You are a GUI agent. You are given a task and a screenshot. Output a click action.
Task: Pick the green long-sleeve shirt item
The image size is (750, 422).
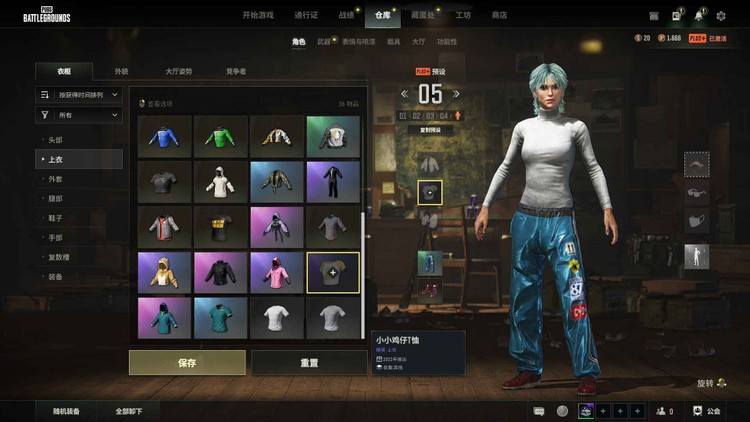(220, 135)
